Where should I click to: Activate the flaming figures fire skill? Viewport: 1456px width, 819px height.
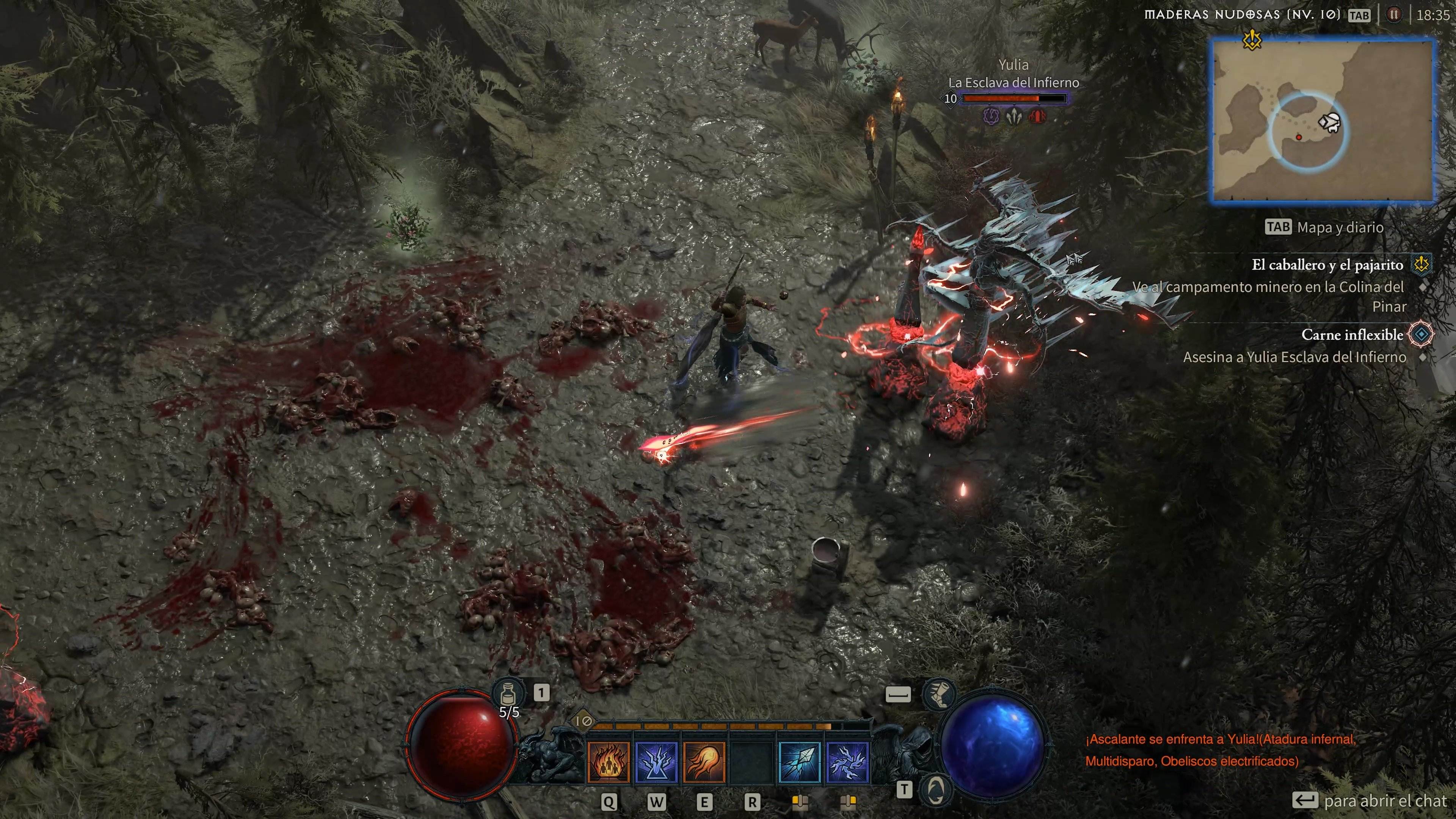(x=608, y=762)
